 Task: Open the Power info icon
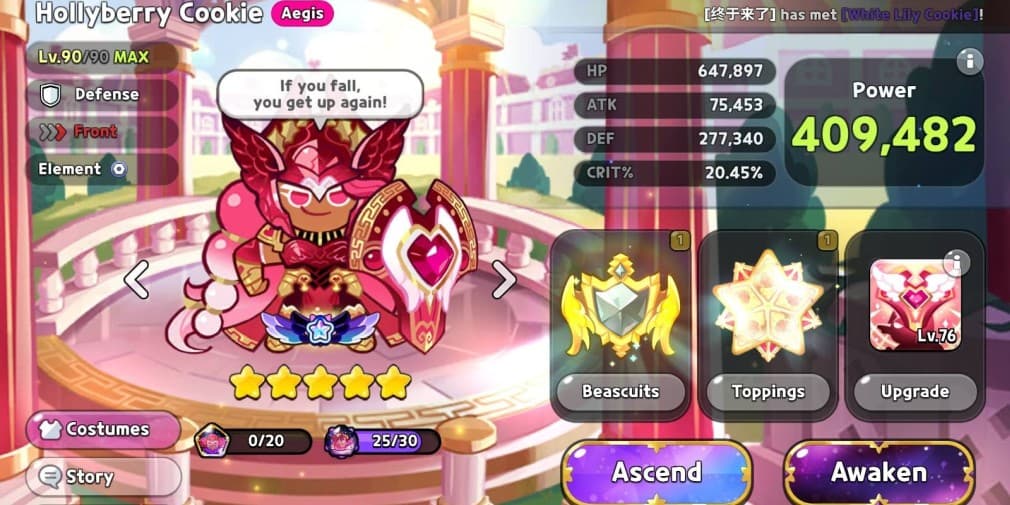coord(967,62)
